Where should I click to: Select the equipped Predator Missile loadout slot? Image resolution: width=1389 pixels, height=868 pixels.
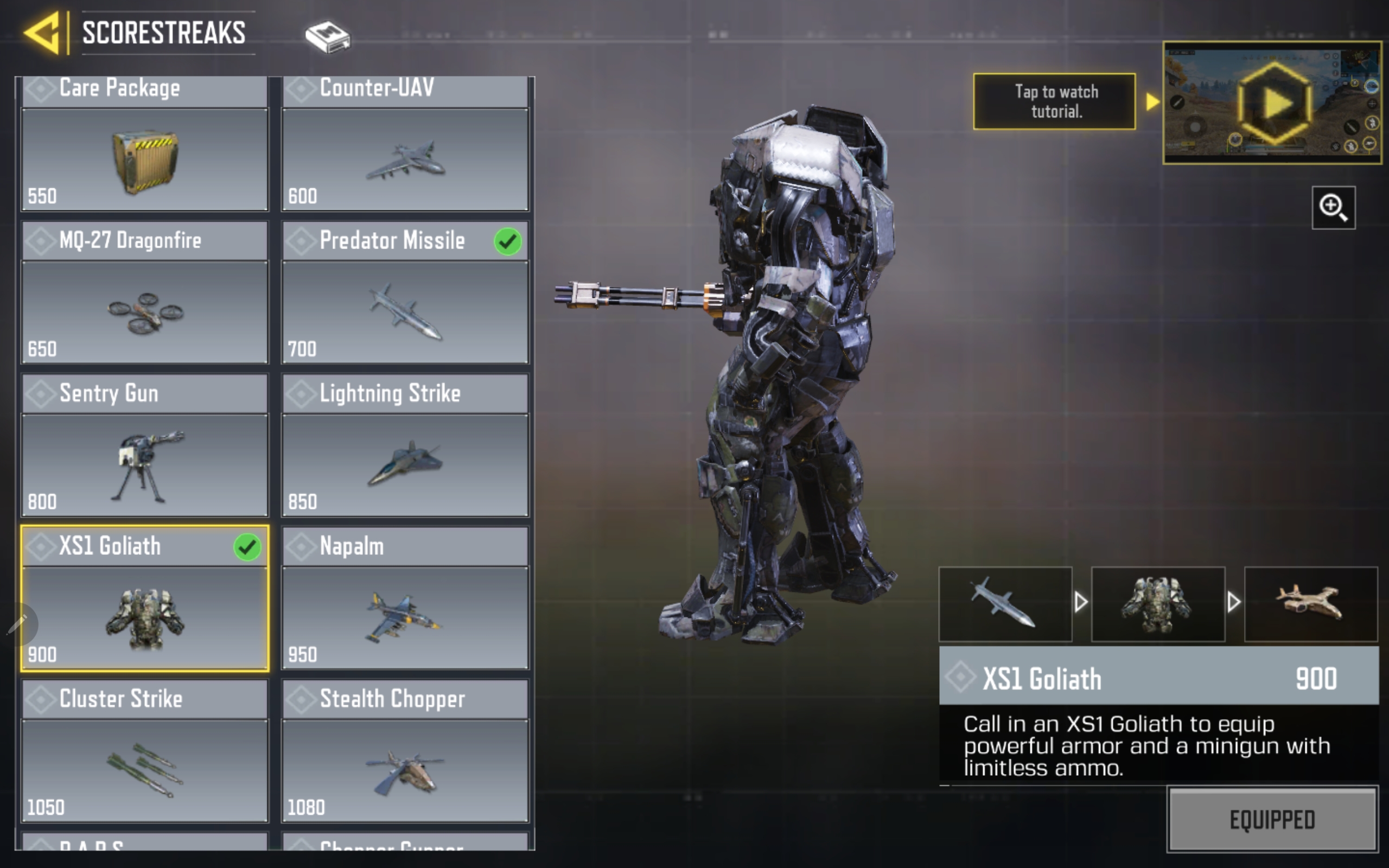[1005, 604]
